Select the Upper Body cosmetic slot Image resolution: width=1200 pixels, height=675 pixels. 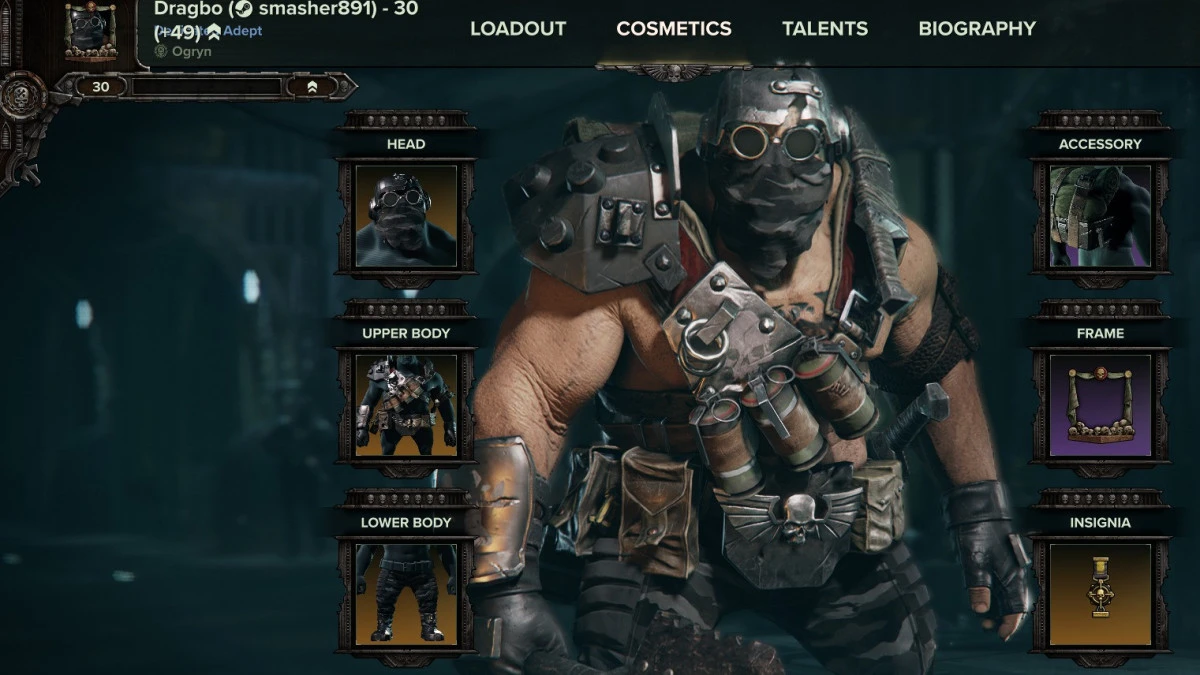pos(406,405)
